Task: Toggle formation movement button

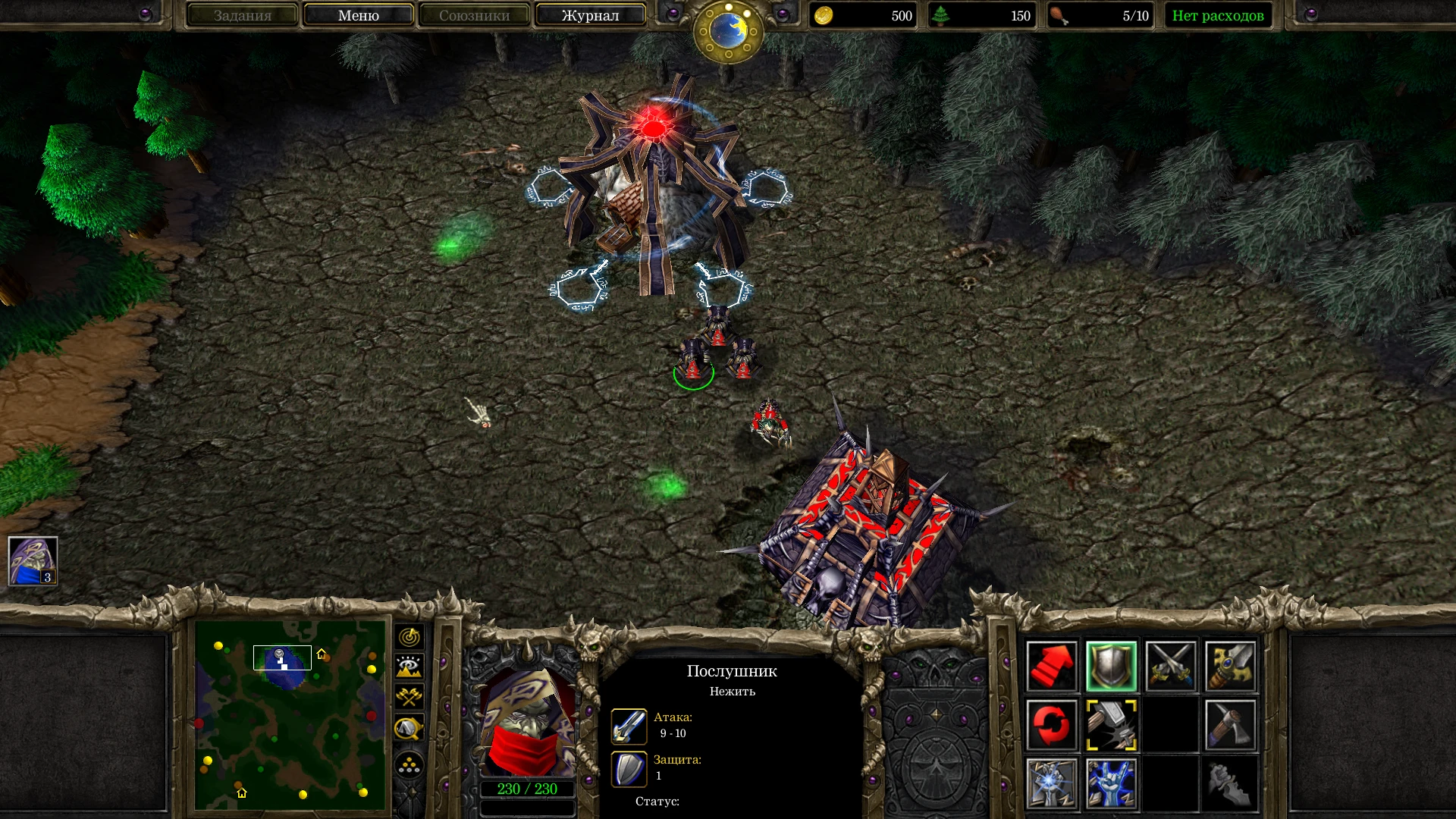Action: [x=409, y=765]
